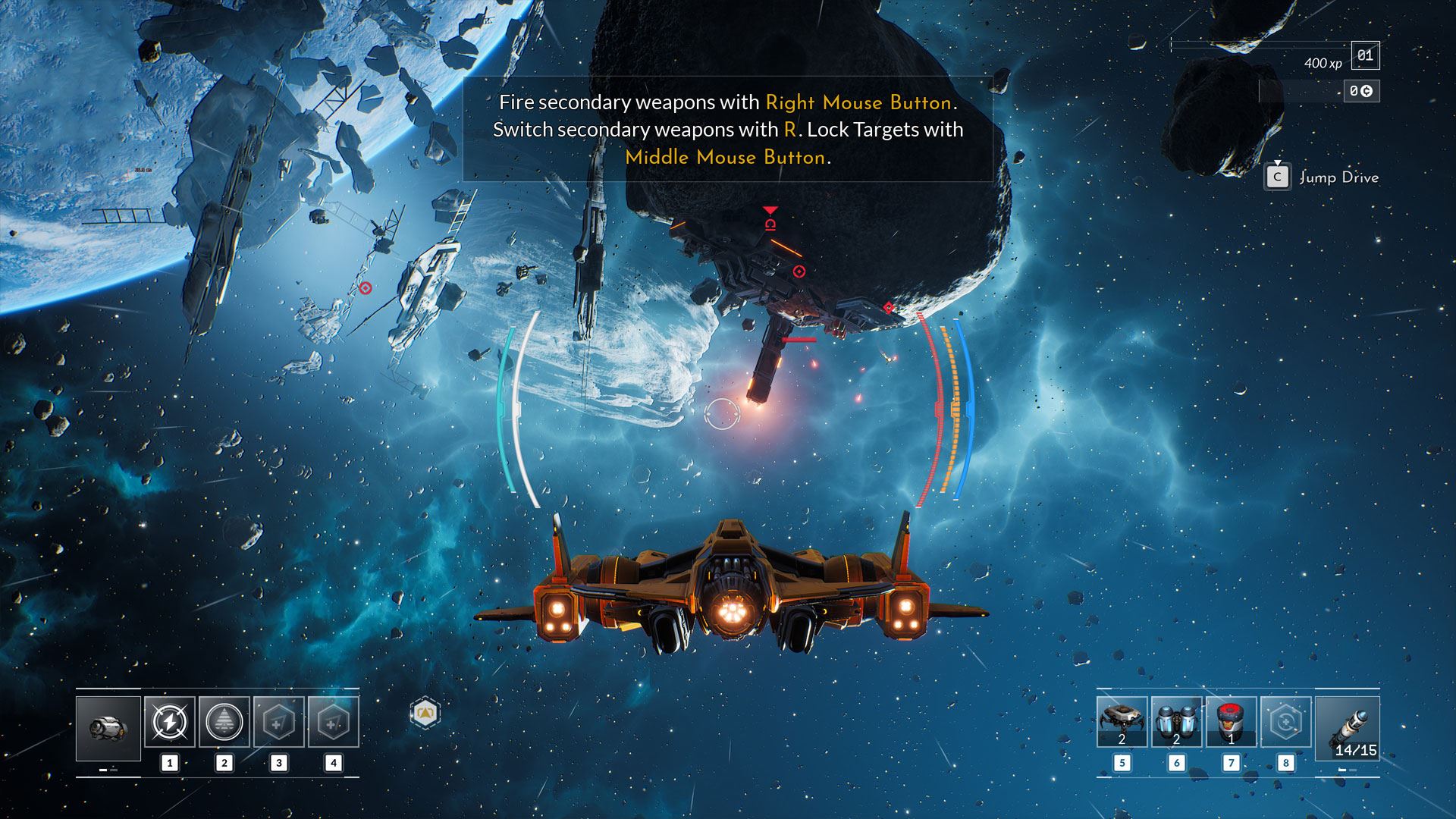Activate the Jump Drive
Viewport: 1456px width, 819px height.
pos(1278,177)
